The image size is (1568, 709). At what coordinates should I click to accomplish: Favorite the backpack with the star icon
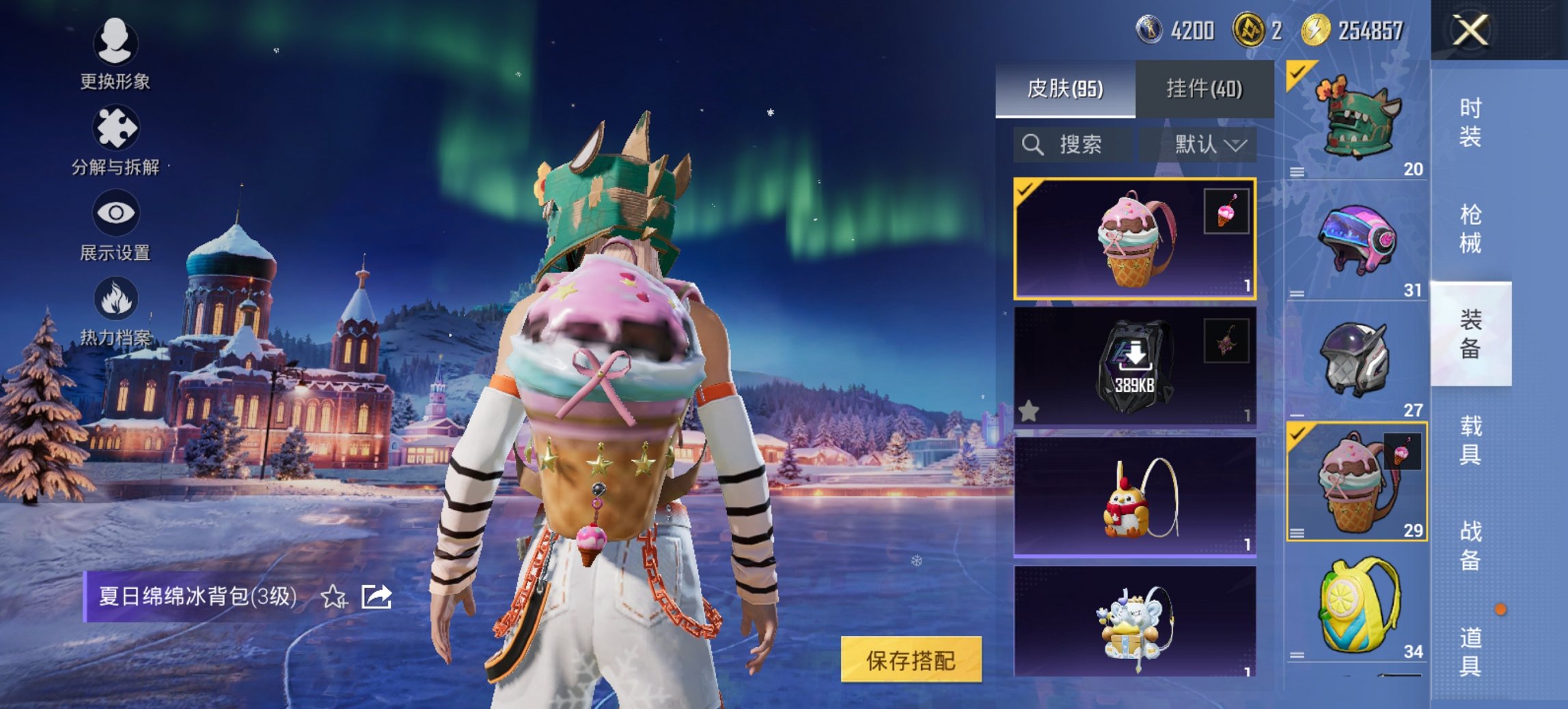pyautogui.click(x=333, y=597)
